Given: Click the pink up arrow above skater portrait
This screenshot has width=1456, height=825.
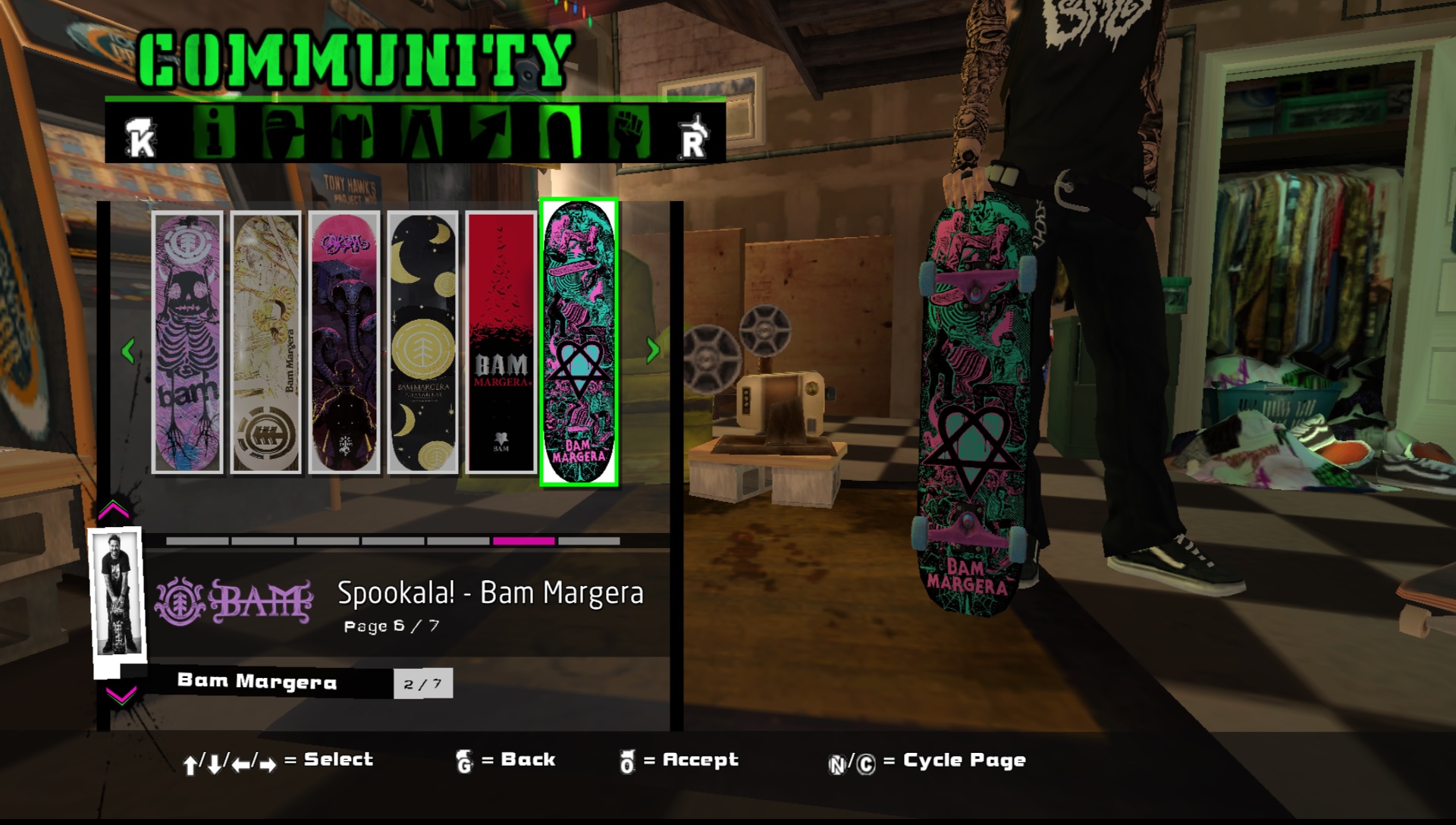Looking at the screenshot, I should [x=114, y=510].
